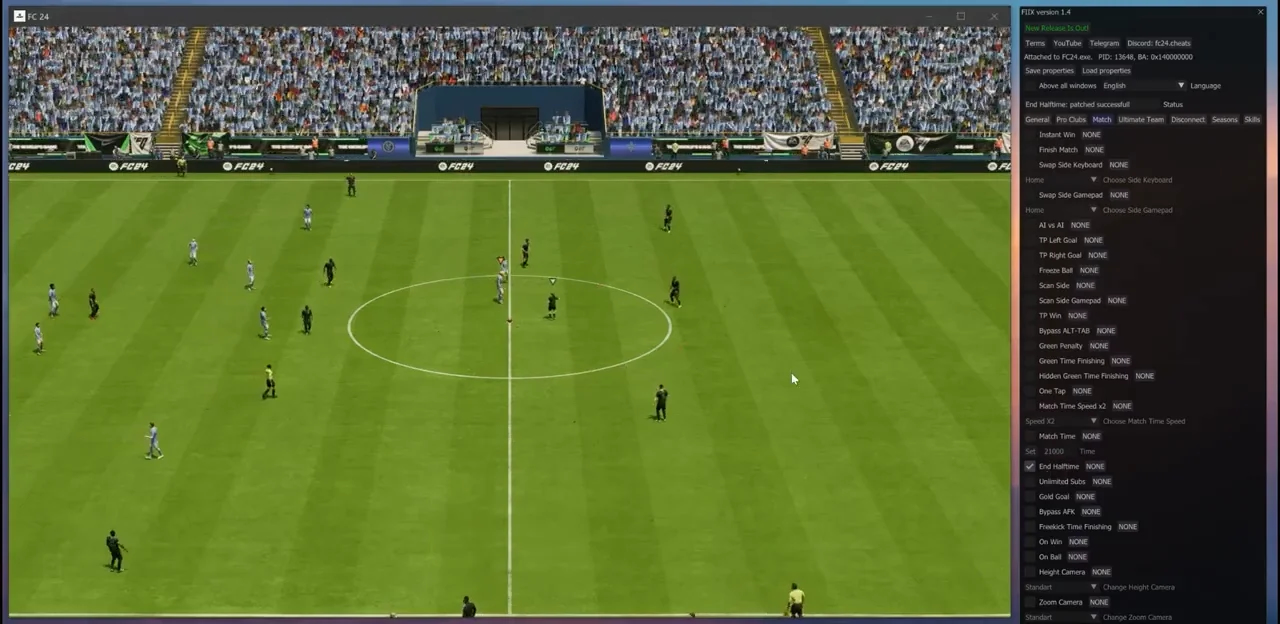Image resolution: width=1280 pixels, height=624 pixels.
Task: Tick the Freeze Ball checkbox
Action: coord(1030,271)
